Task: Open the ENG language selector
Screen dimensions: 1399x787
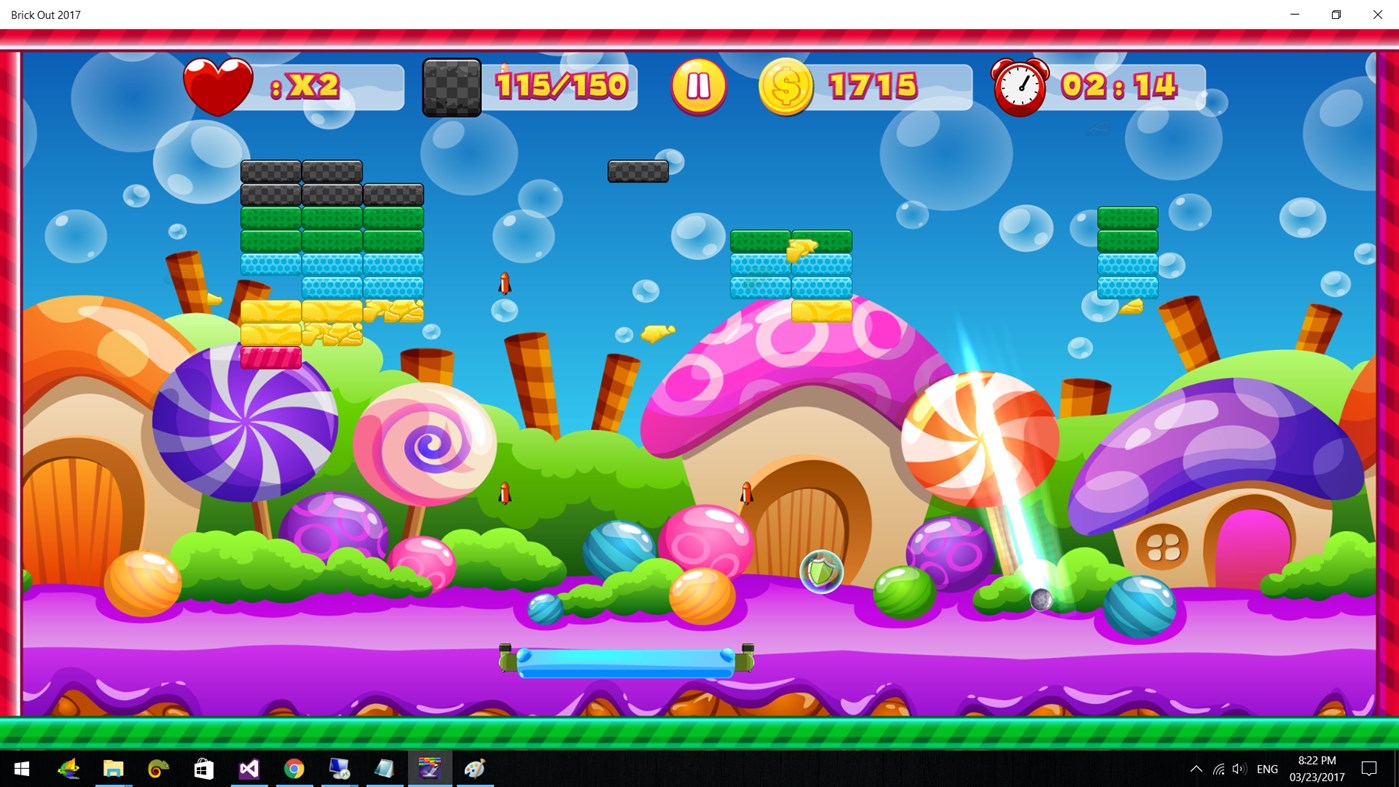Action: click(x=1266, y=768)
